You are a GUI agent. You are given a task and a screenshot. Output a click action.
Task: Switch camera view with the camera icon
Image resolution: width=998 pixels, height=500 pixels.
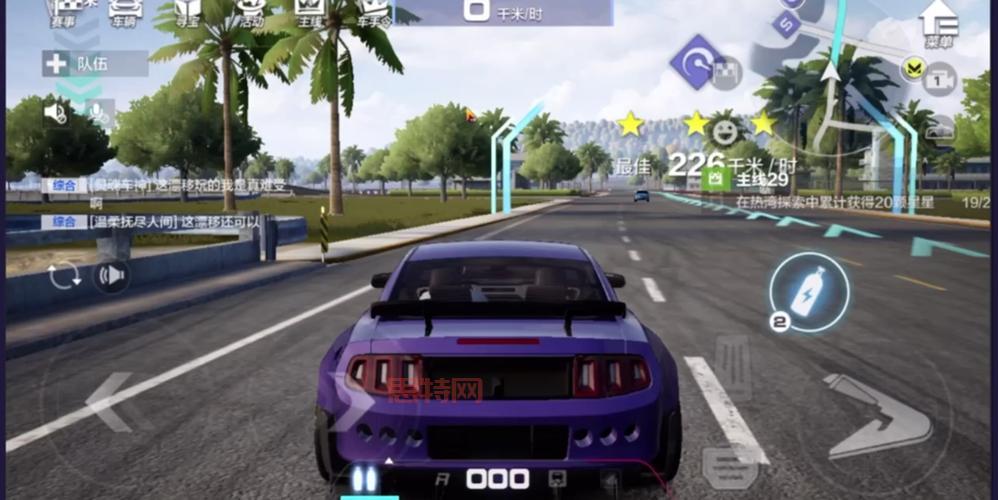[x=939, y=77]
